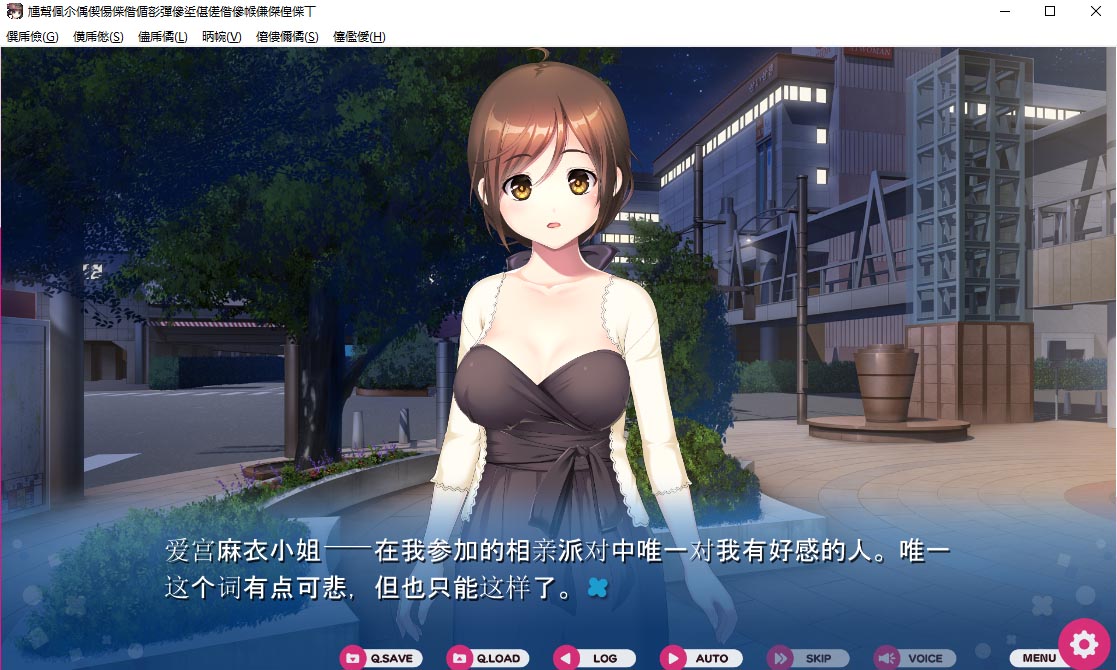Replay the line with the VOICE button
The width and height of the screenshot is (1117, 670).
(913, 658)
